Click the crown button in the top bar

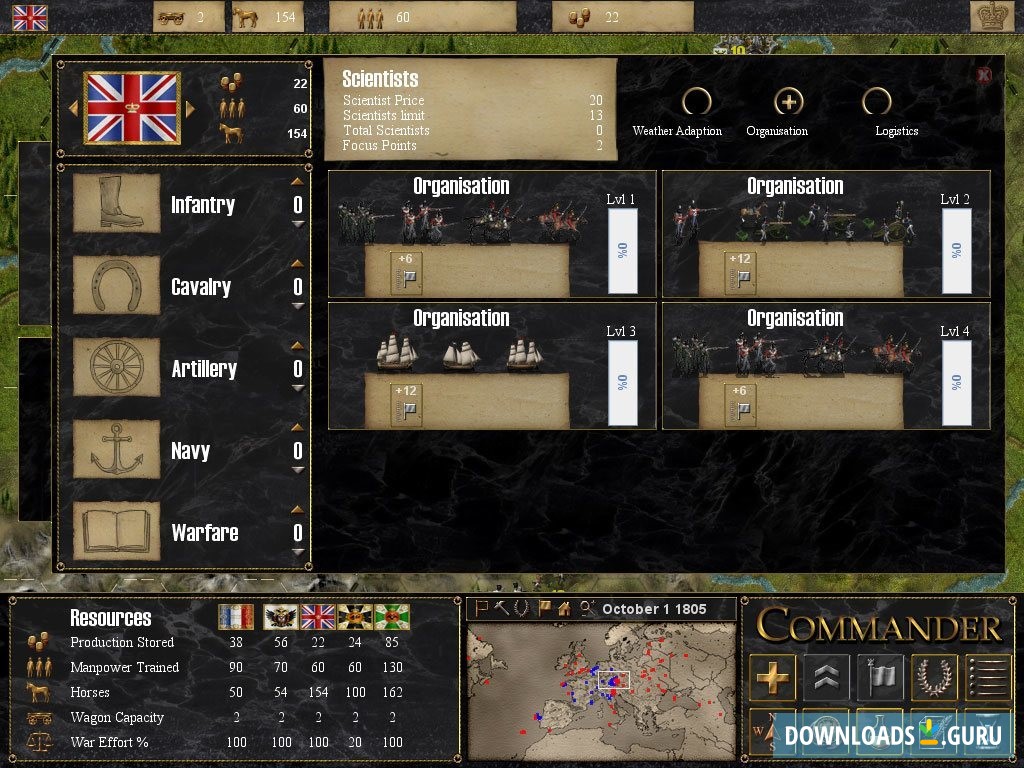coord(992,16)
